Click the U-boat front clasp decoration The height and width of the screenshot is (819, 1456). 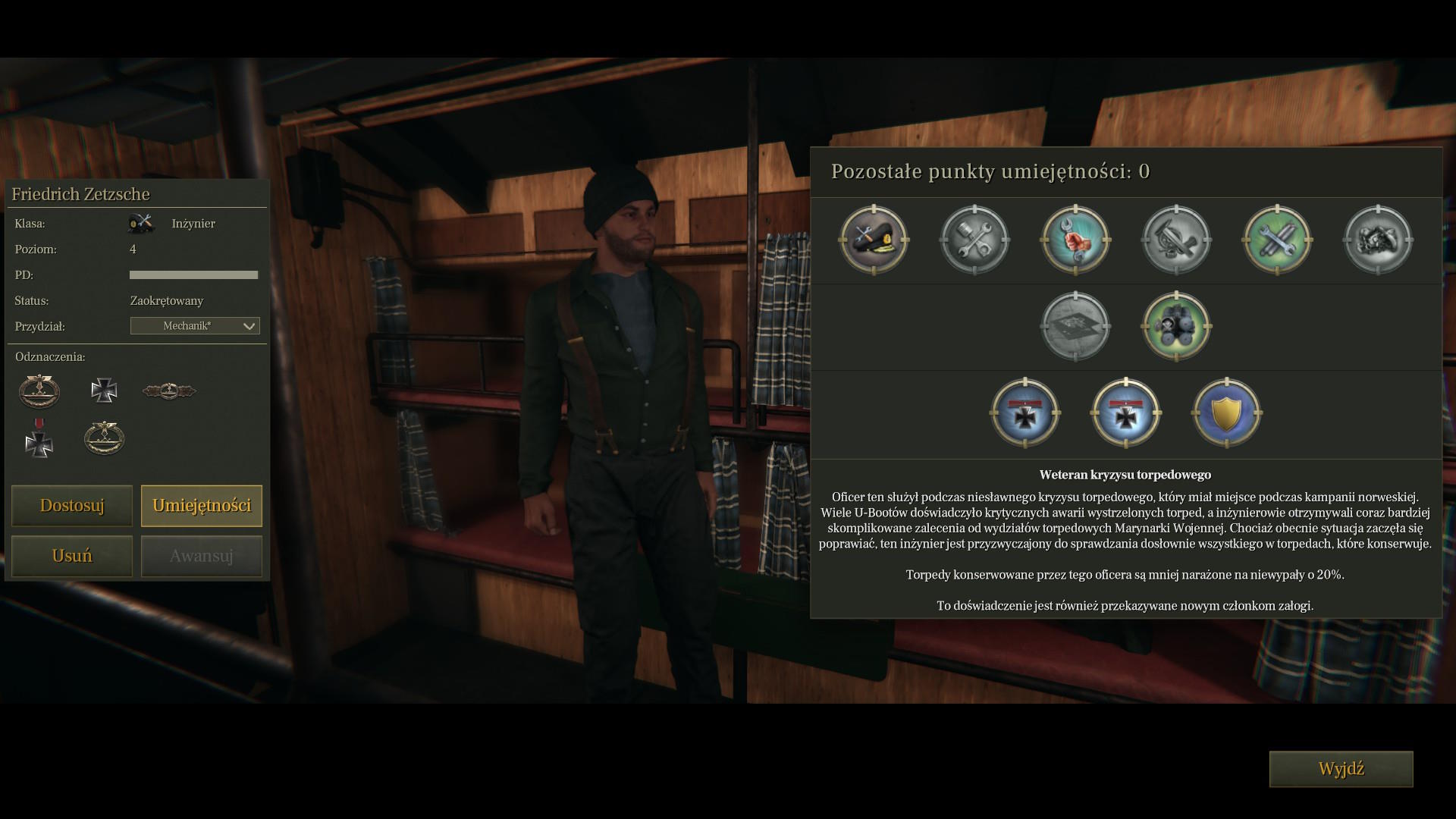click(169, 391)
